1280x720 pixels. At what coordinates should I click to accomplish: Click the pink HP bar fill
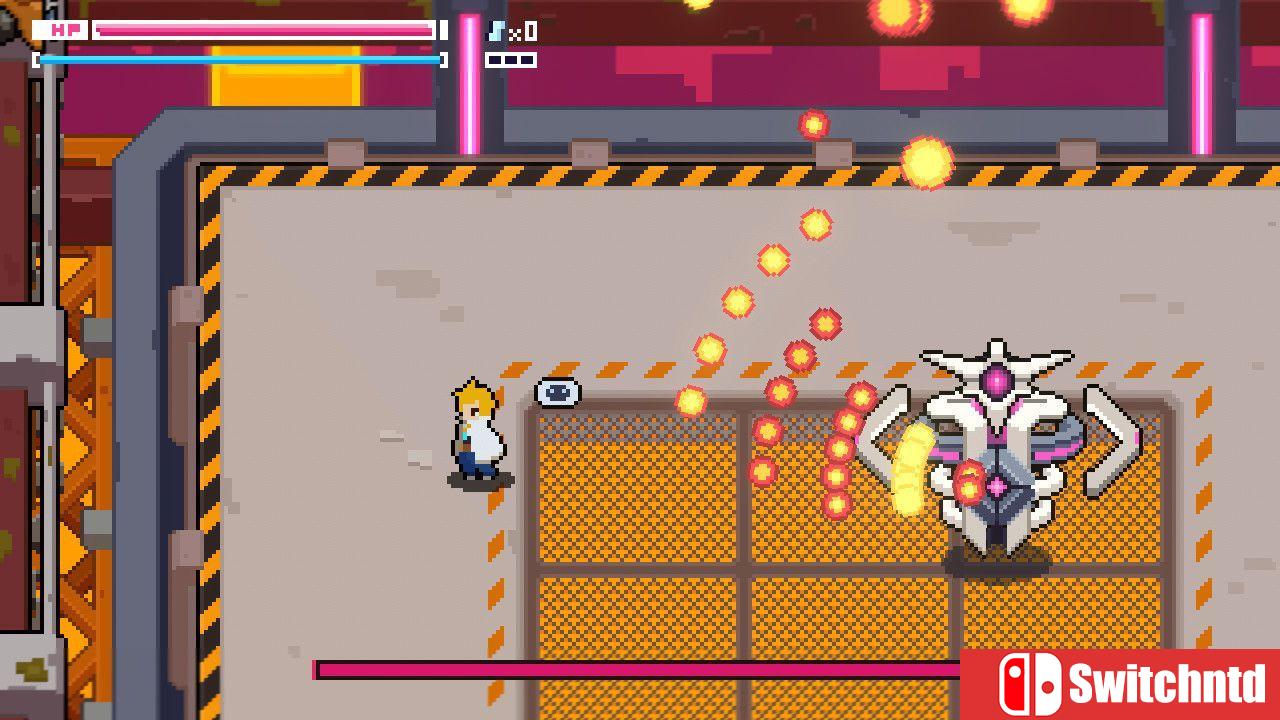pos(250,30)
